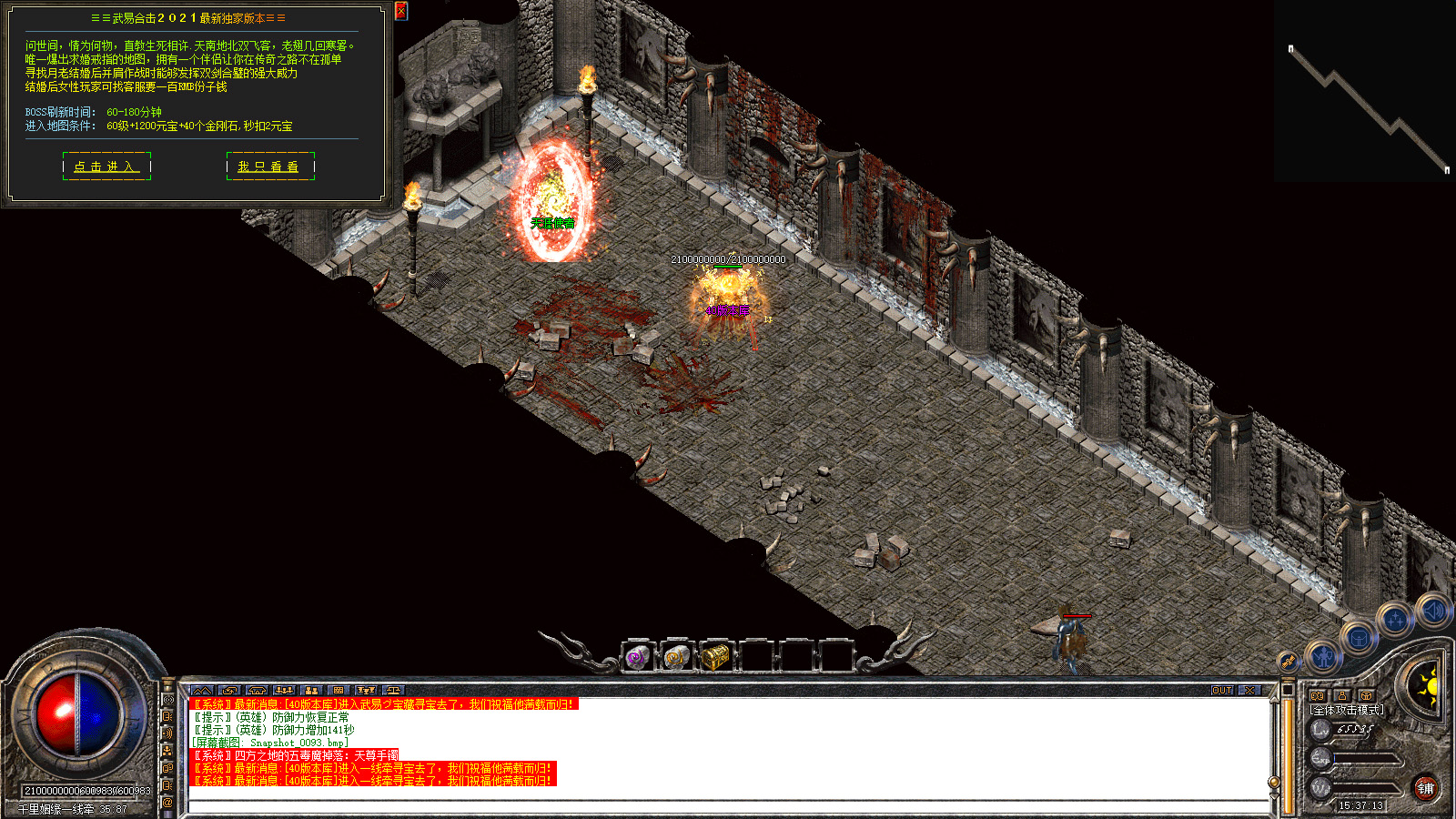Open the red 铺 shop button
Viewport: 1456px width, 819px height.
[1425, 788]
